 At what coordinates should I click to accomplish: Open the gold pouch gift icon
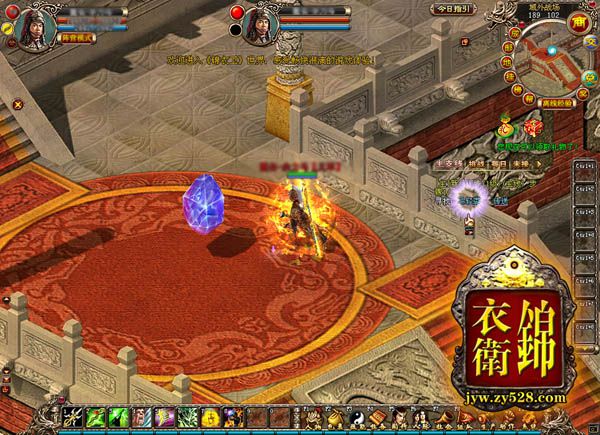coord(506,125)
